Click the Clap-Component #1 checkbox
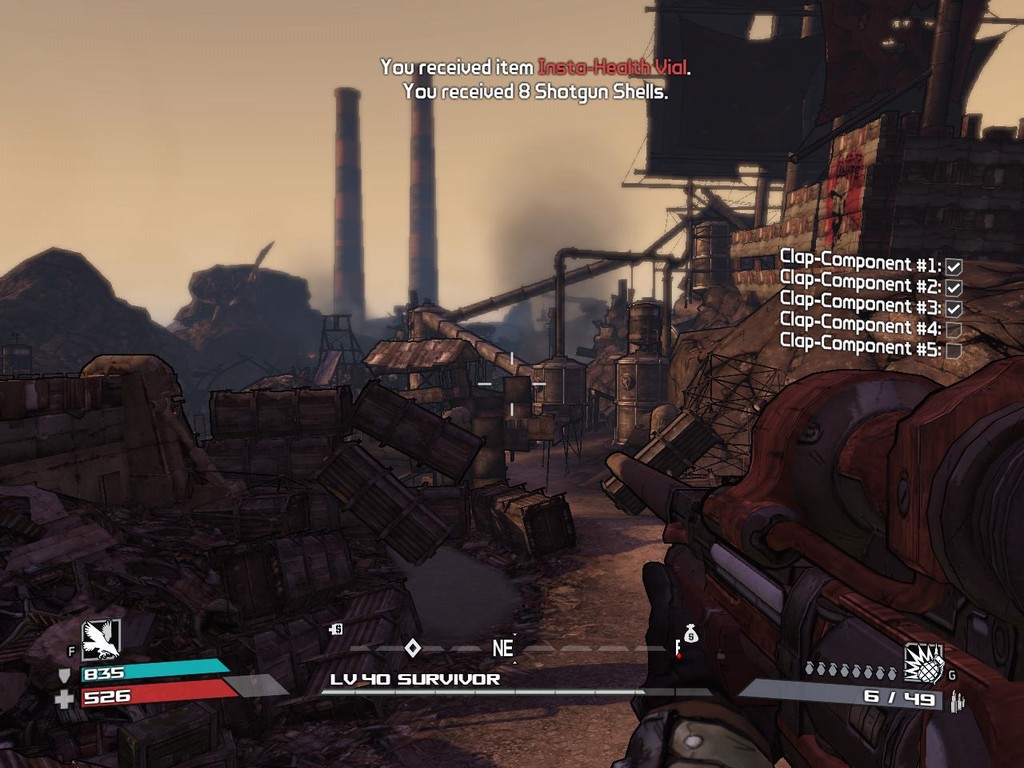Image resolution: width=1024 pixels, height=768 pixels. point(953,267)
